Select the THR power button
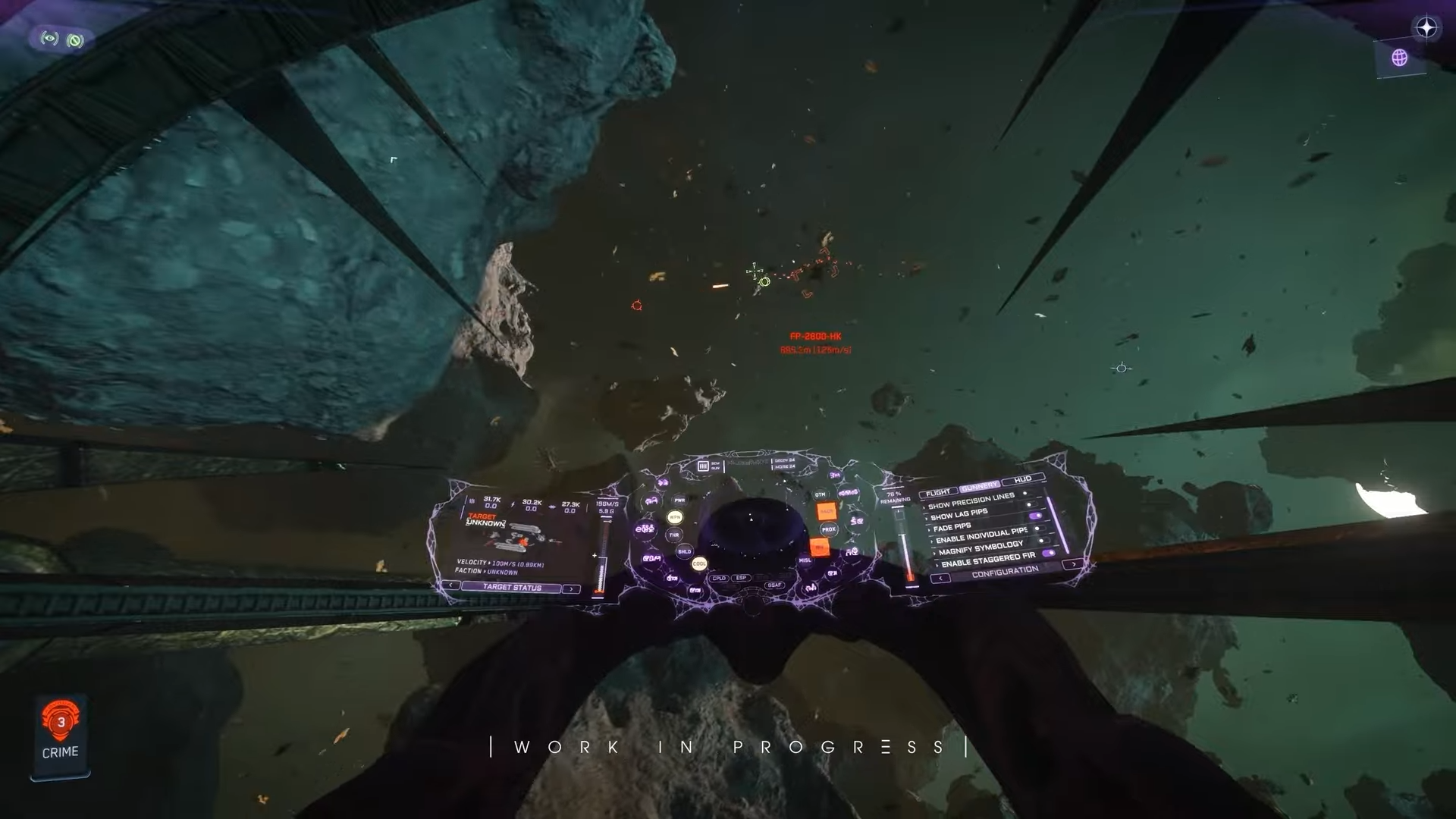This screenshot has width=1456, height=819. (673, 535)
